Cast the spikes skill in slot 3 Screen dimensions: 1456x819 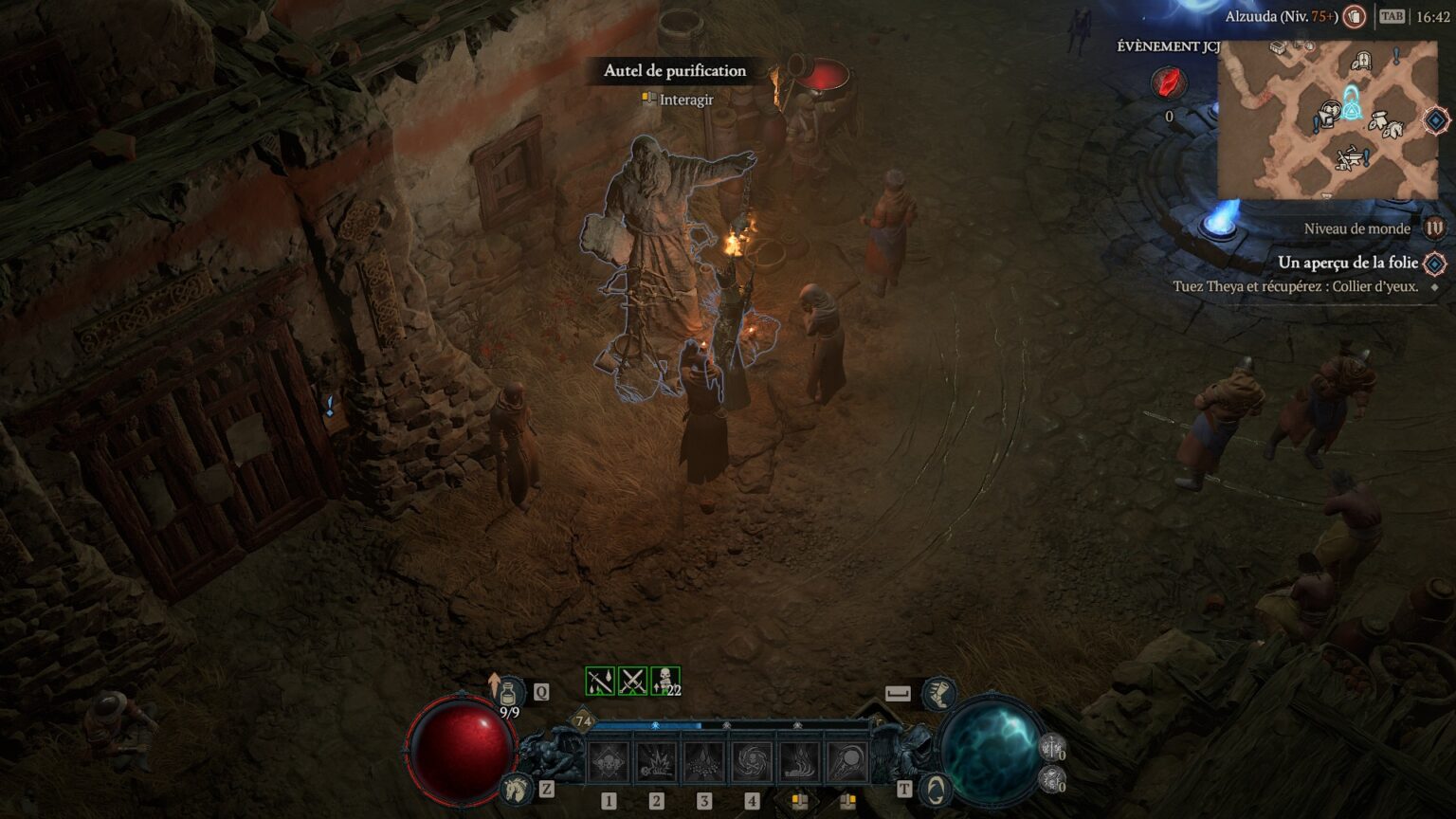703,763
